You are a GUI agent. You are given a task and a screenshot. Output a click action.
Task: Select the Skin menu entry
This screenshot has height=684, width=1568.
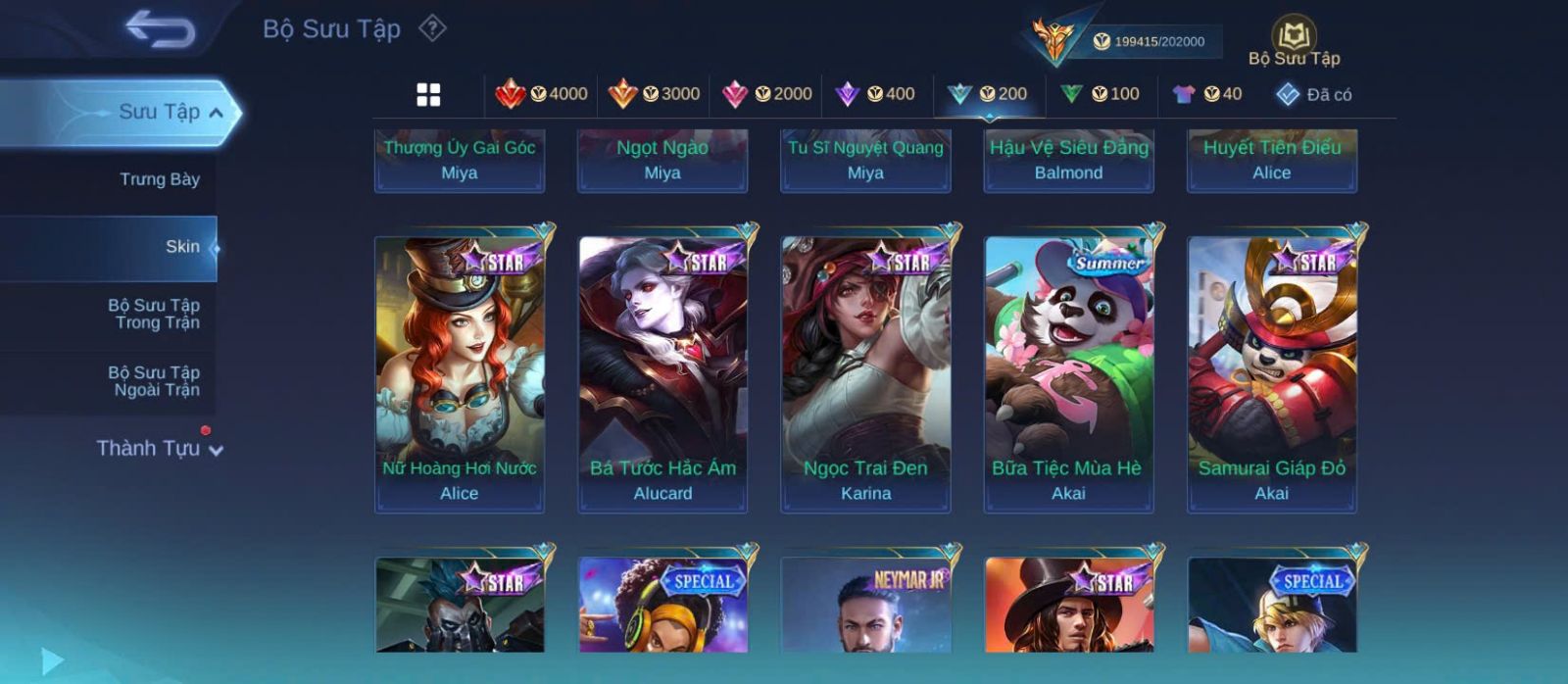[182, 247]
